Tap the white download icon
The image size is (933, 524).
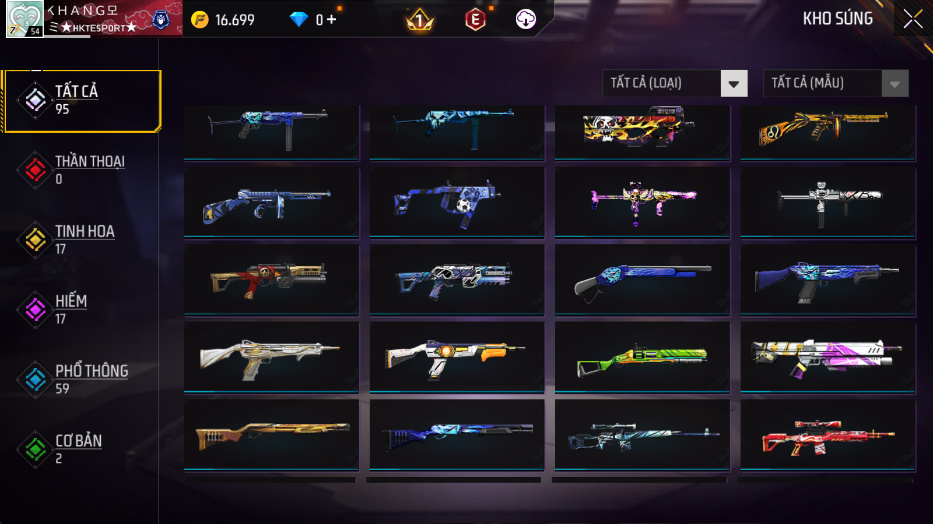point(526,19)
